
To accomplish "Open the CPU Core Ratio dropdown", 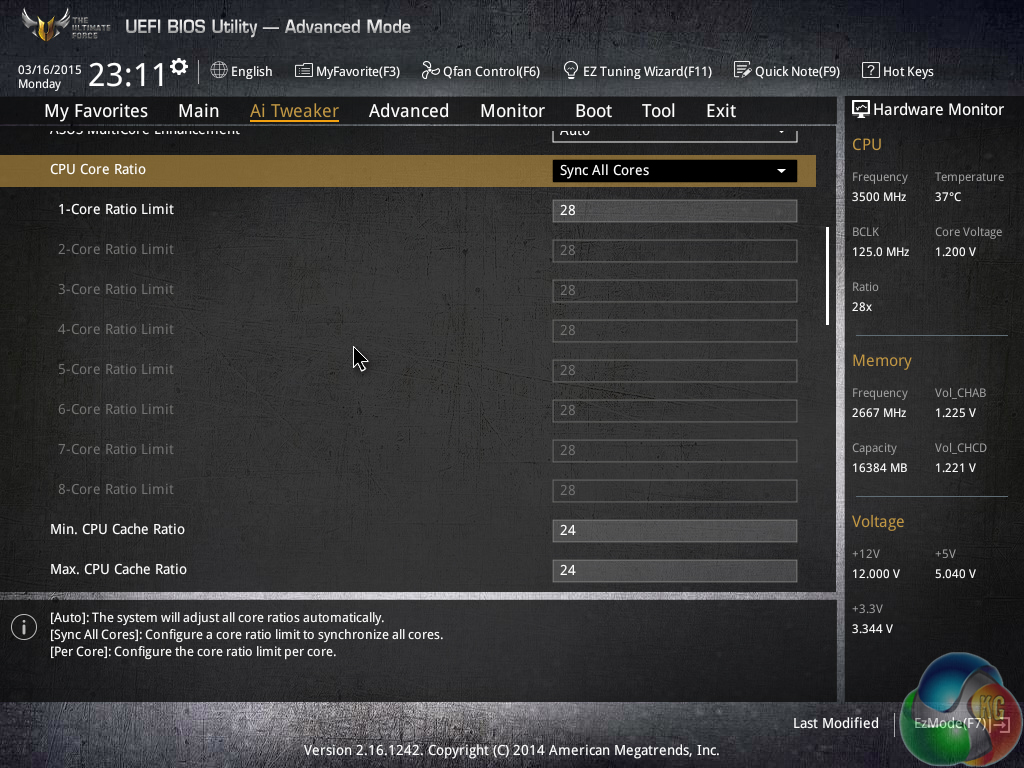I will pyautogui.click(x=674, y=170).
